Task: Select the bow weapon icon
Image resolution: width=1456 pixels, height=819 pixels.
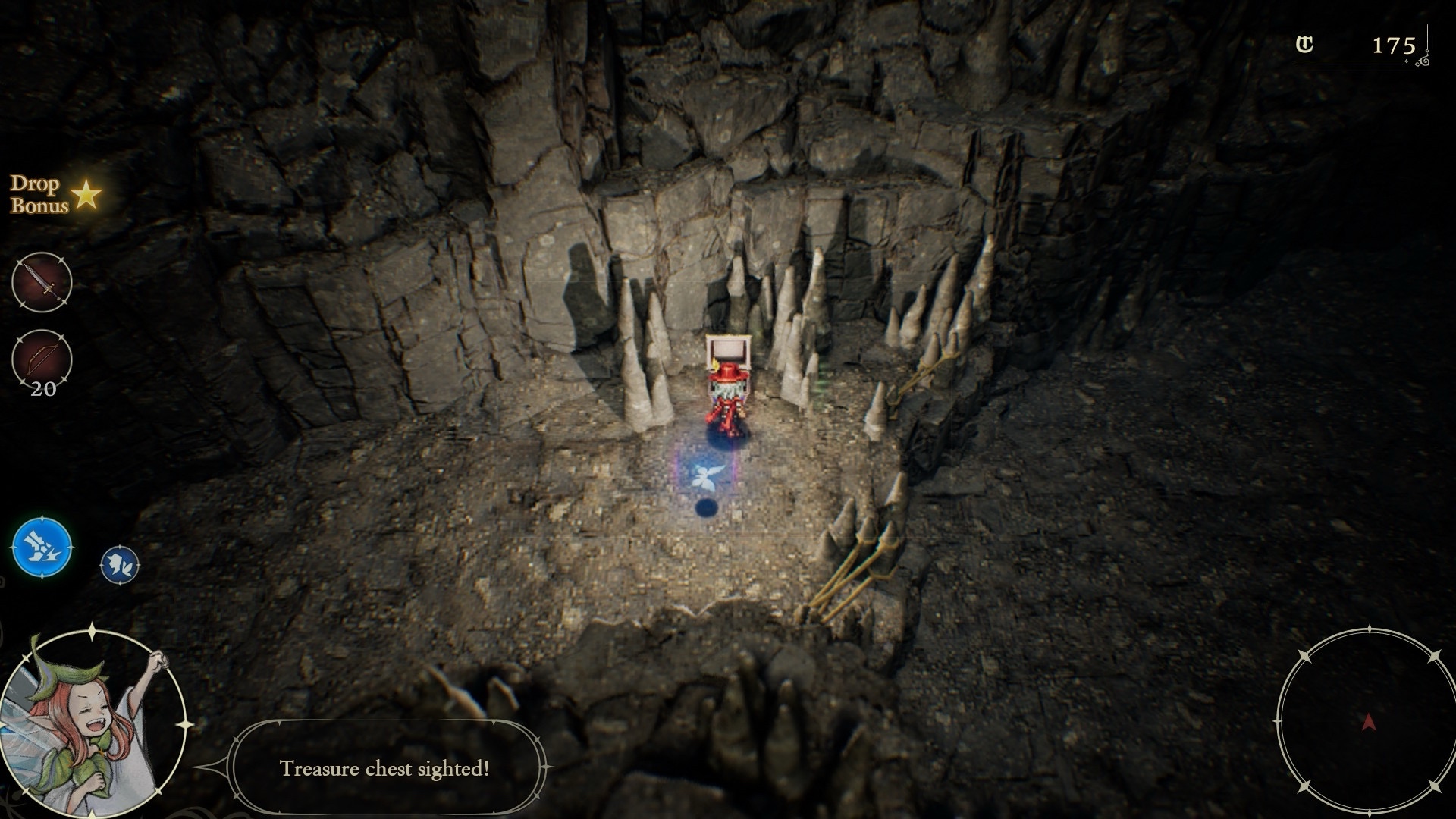Action: [x=42, y=359]
